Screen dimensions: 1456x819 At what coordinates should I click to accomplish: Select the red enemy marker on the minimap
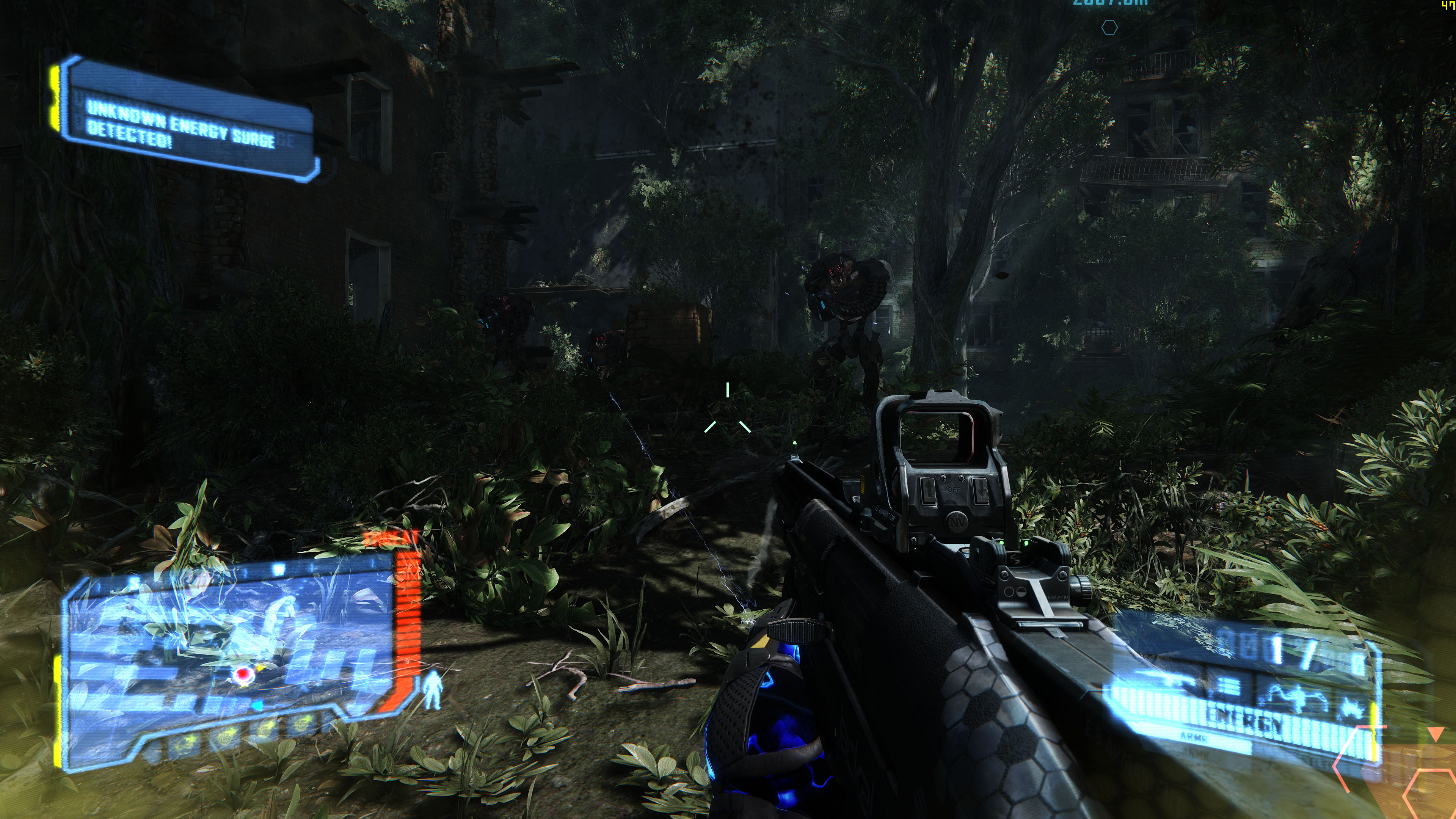(x=243, y=674)
